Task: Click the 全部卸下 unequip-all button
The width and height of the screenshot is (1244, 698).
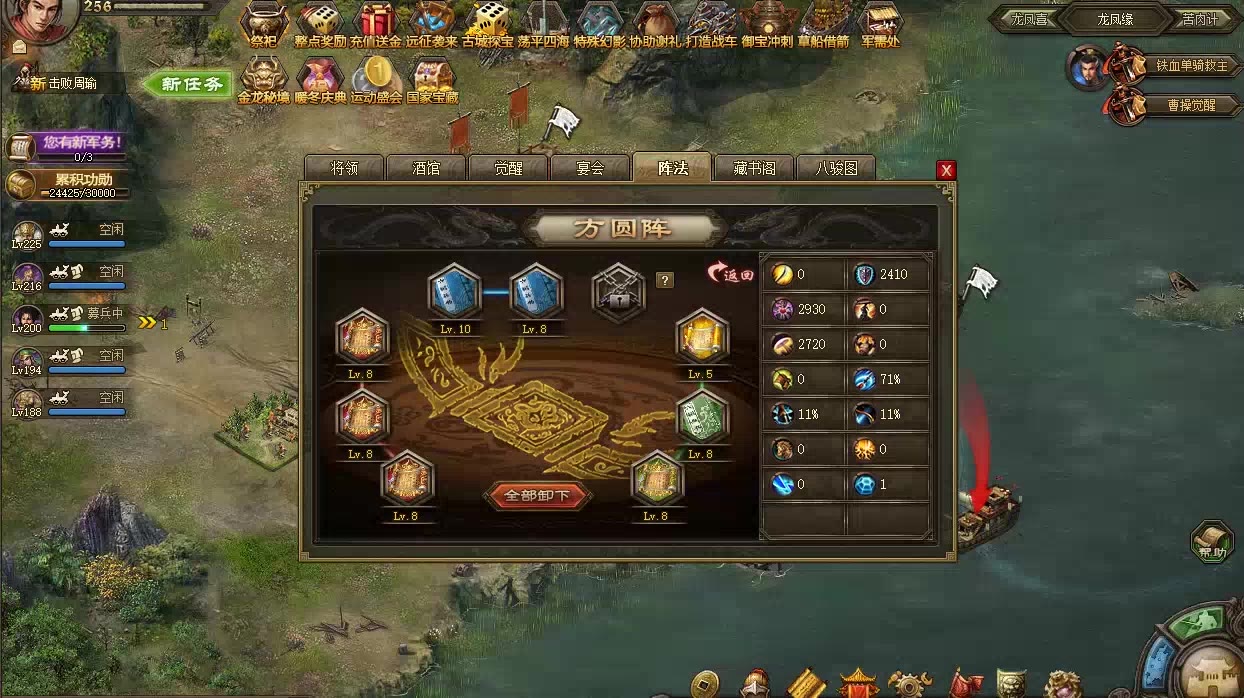Action: pyautogui.click(x=537, y=495)
